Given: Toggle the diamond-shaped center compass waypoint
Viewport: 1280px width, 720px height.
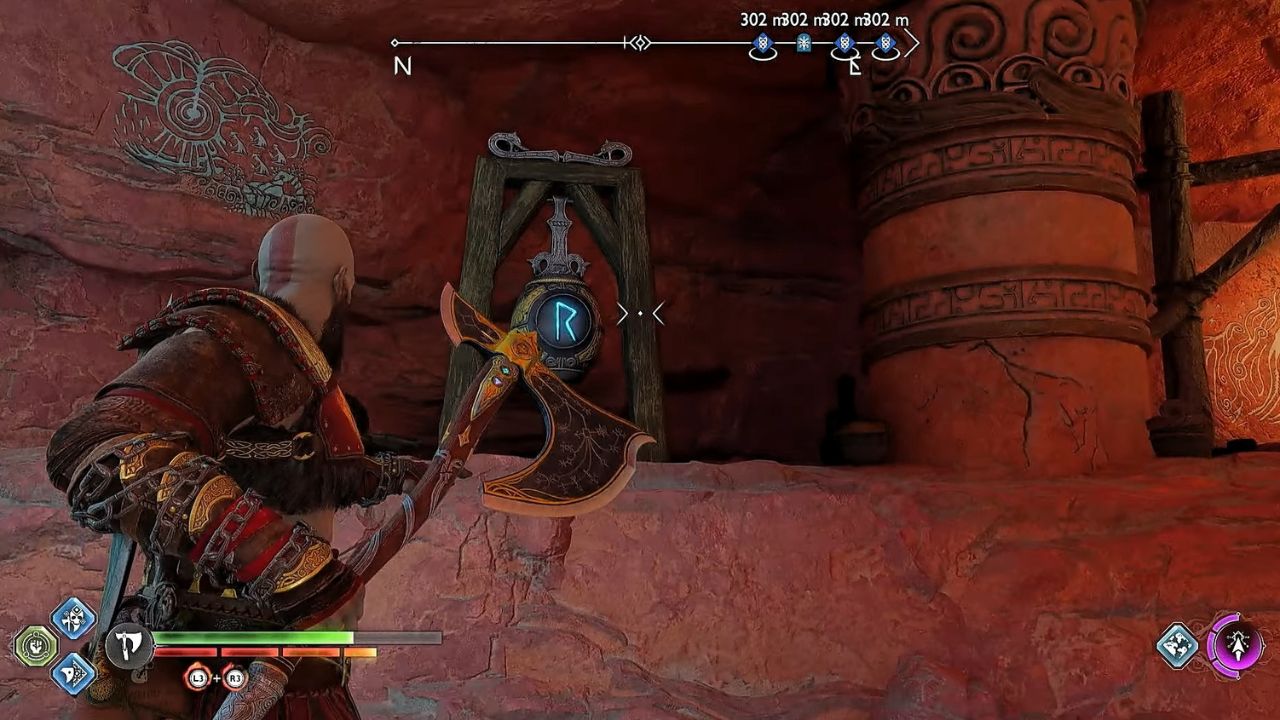Looking at the screenshot, I should (x=640, y=44).
